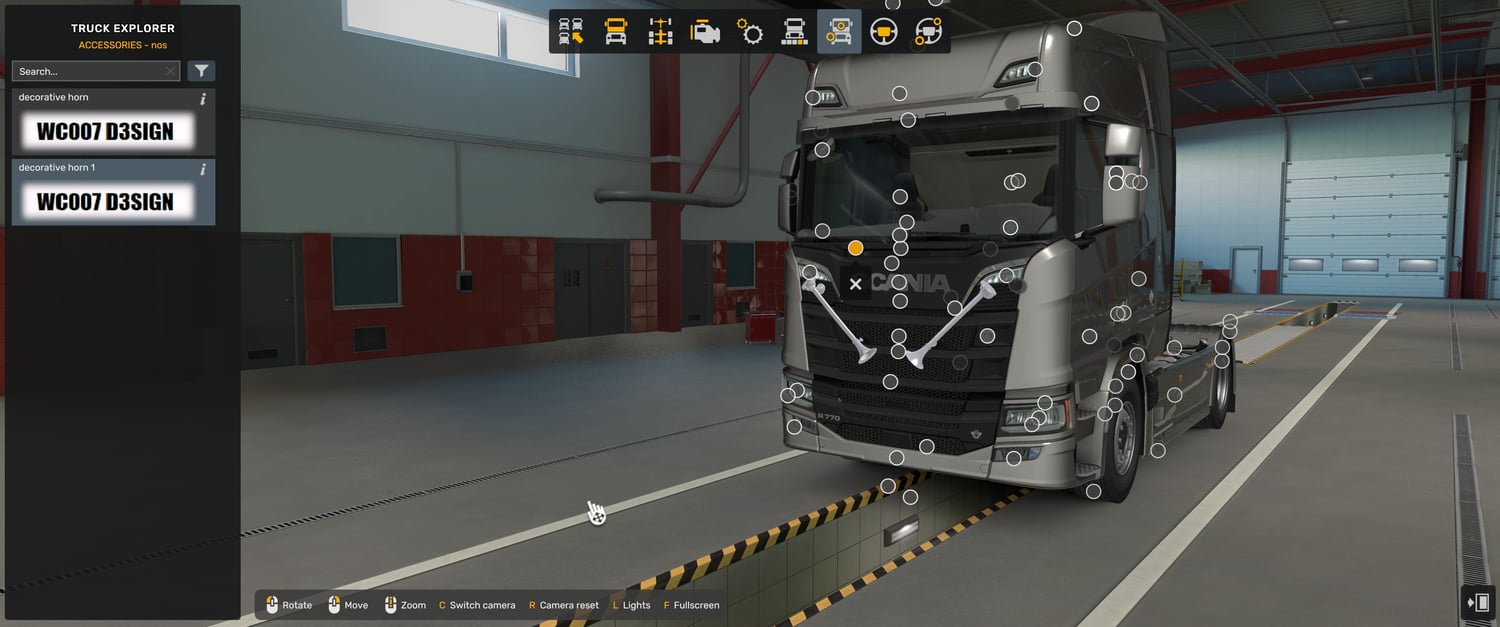The width and height of the screenshot is (1500, 627).
Task: Show info for "decorative horn"
Action: coord(203,99)
